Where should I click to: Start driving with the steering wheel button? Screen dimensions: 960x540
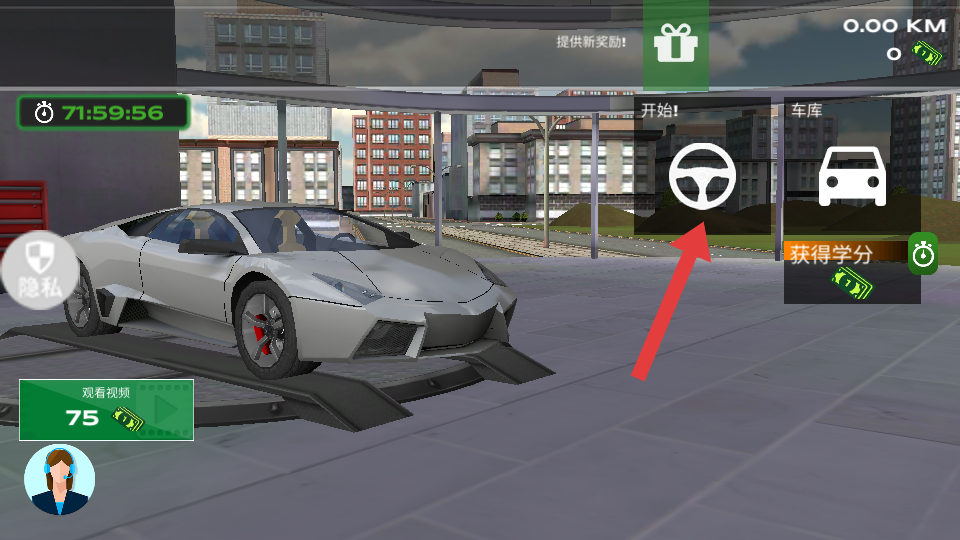click(x=702, y=175)
